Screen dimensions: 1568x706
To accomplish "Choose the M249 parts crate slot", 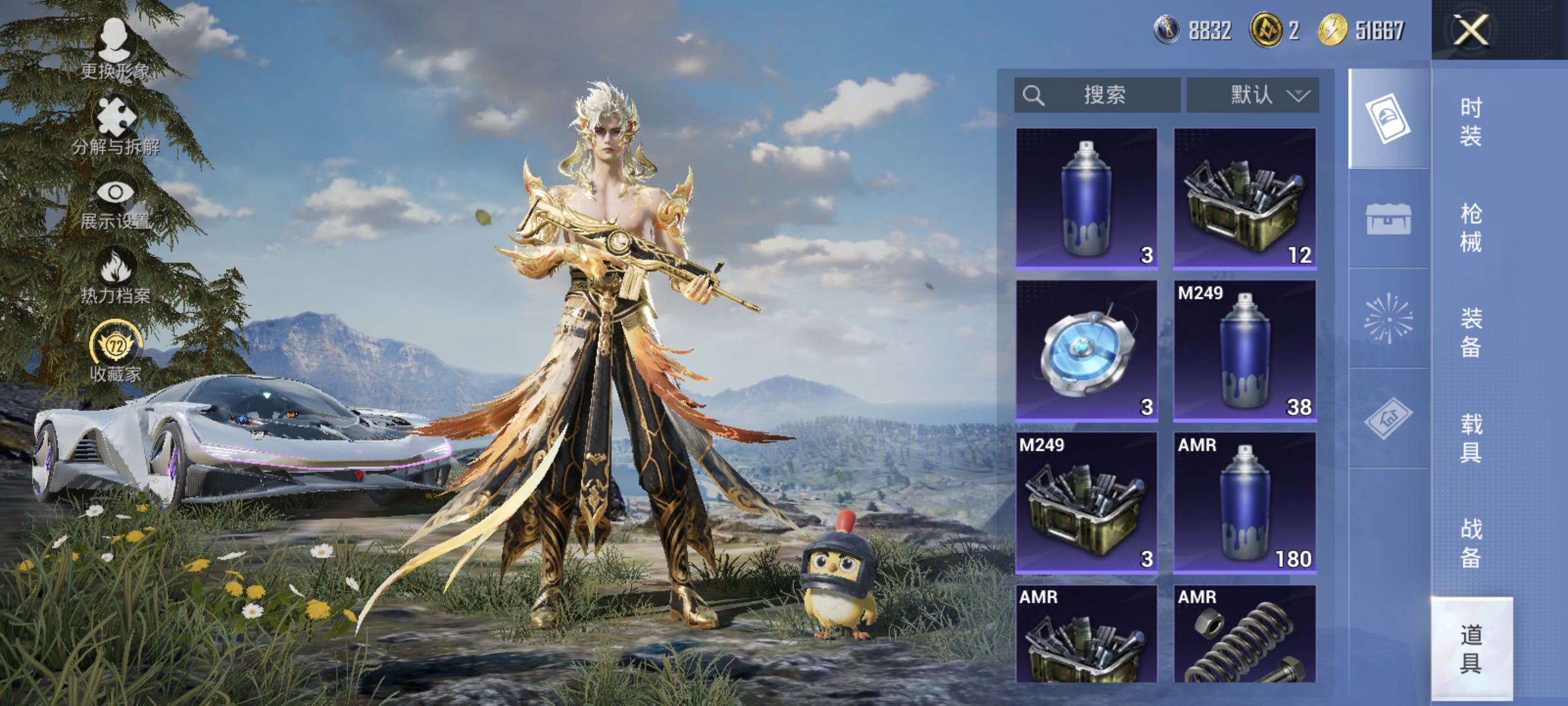I will (1086, 502).
